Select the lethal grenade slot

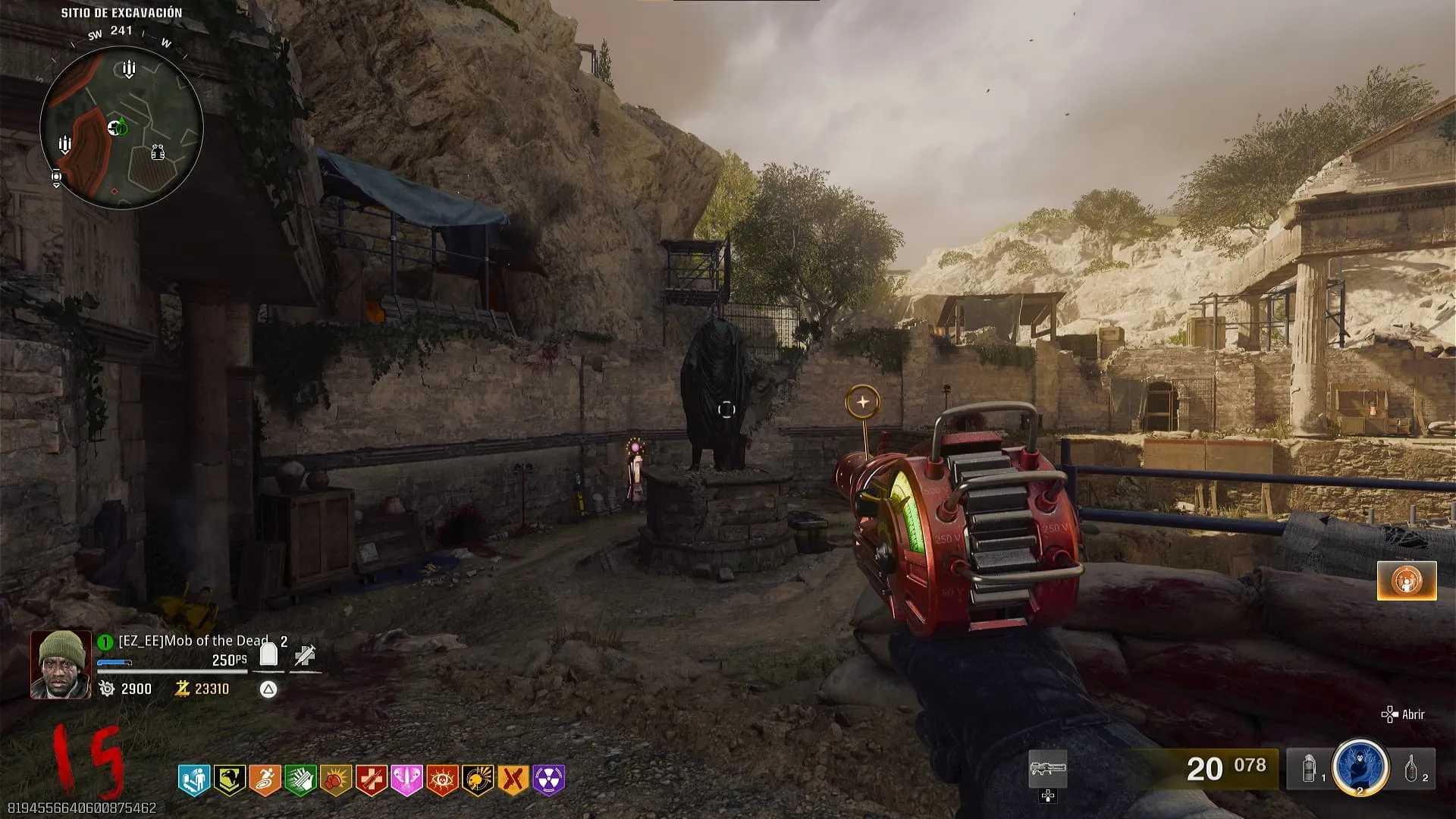1412,770
